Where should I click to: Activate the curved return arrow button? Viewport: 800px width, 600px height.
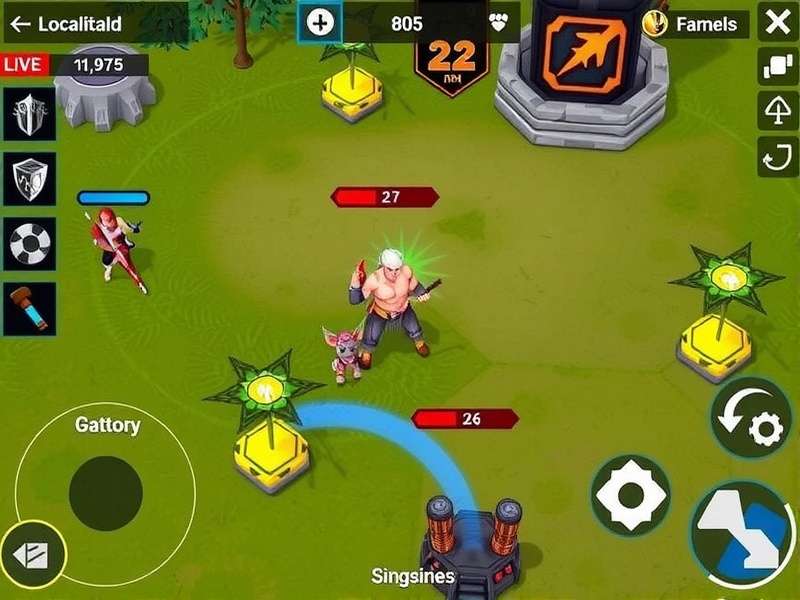point(777,157)
